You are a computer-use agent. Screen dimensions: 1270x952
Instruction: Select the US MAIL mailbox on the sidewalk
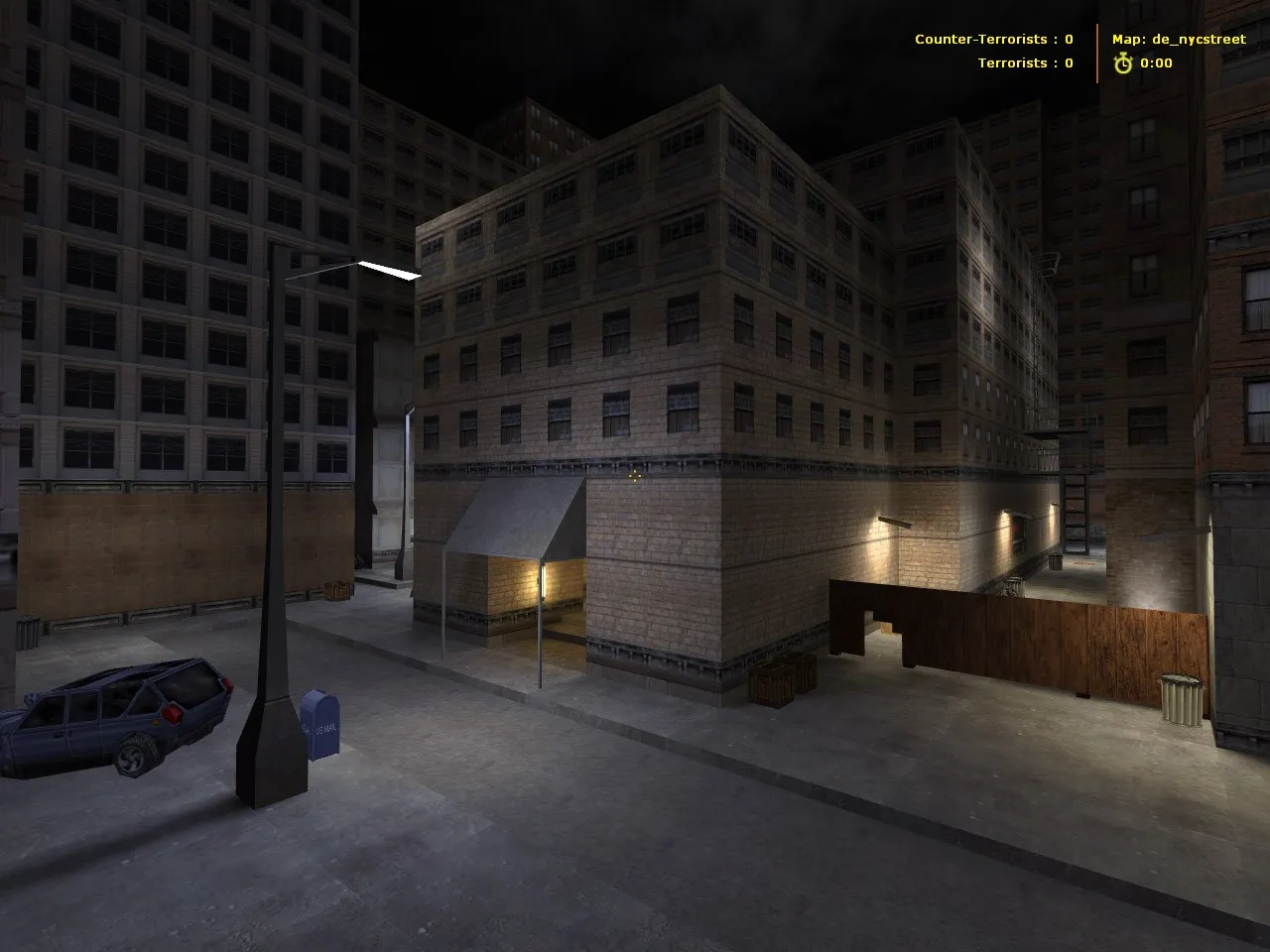(x=319, y=727)
